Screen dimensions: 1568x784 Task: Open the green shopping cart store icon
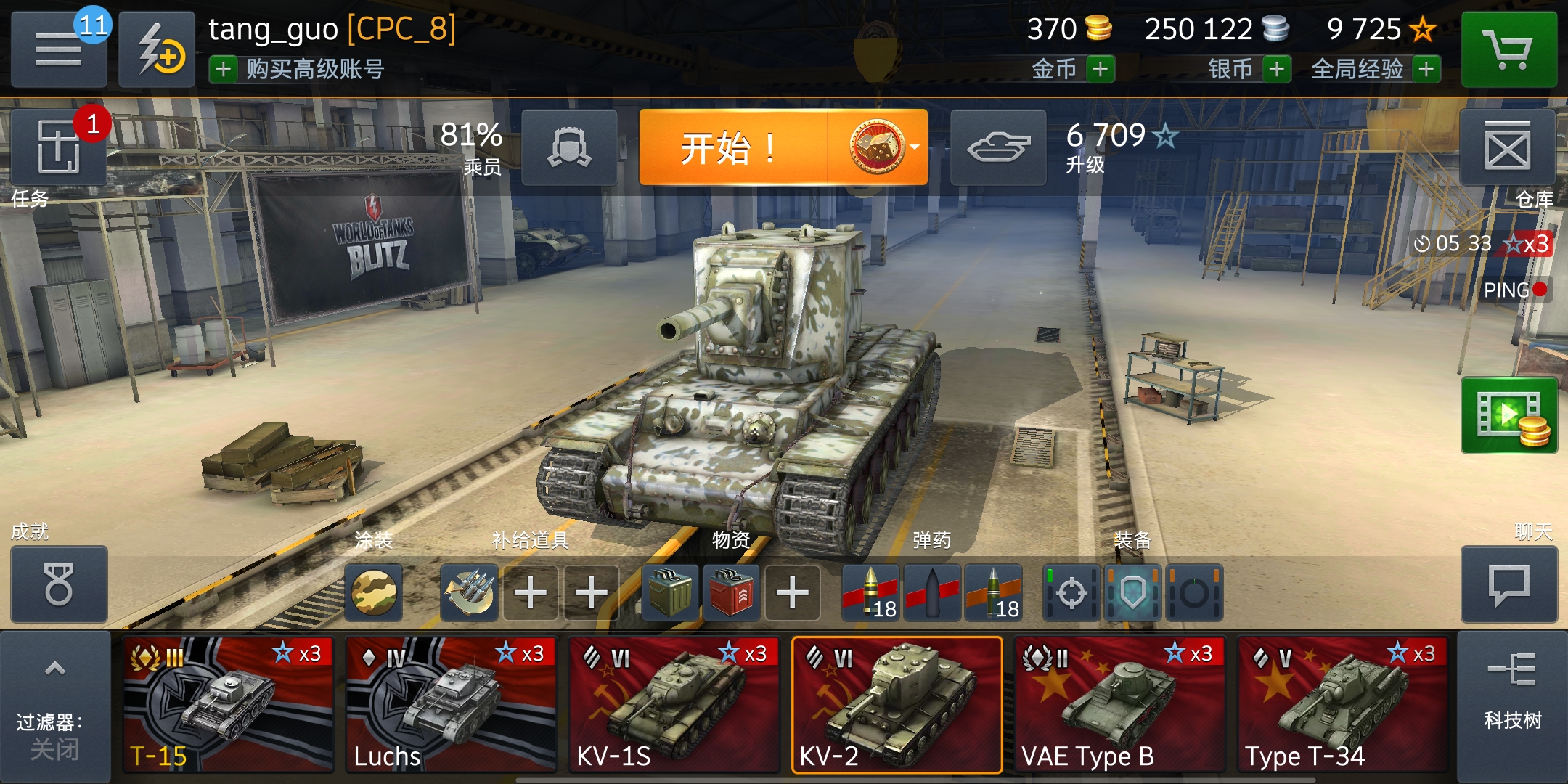(x=1510, y=47)
